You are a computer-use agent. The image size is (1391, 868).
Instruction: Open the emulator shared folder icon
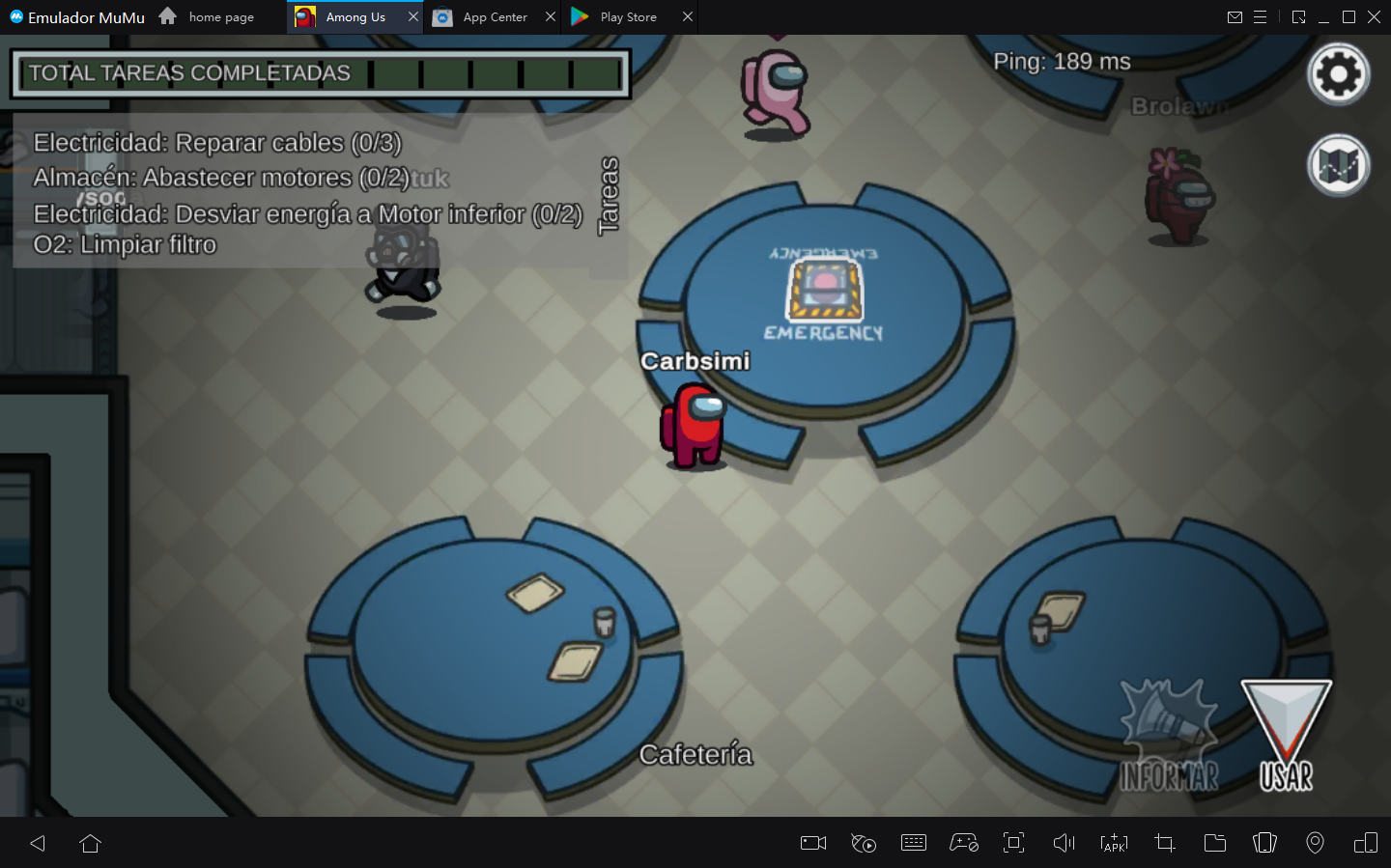pyautogui.click(x=1214, y=843)
